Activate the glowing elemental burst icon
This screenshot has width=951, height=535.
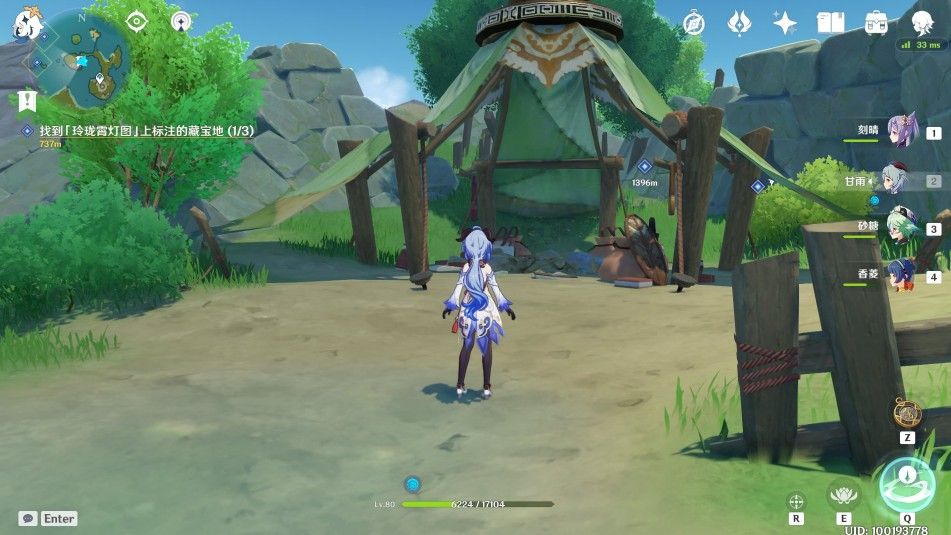coord(906,483)
